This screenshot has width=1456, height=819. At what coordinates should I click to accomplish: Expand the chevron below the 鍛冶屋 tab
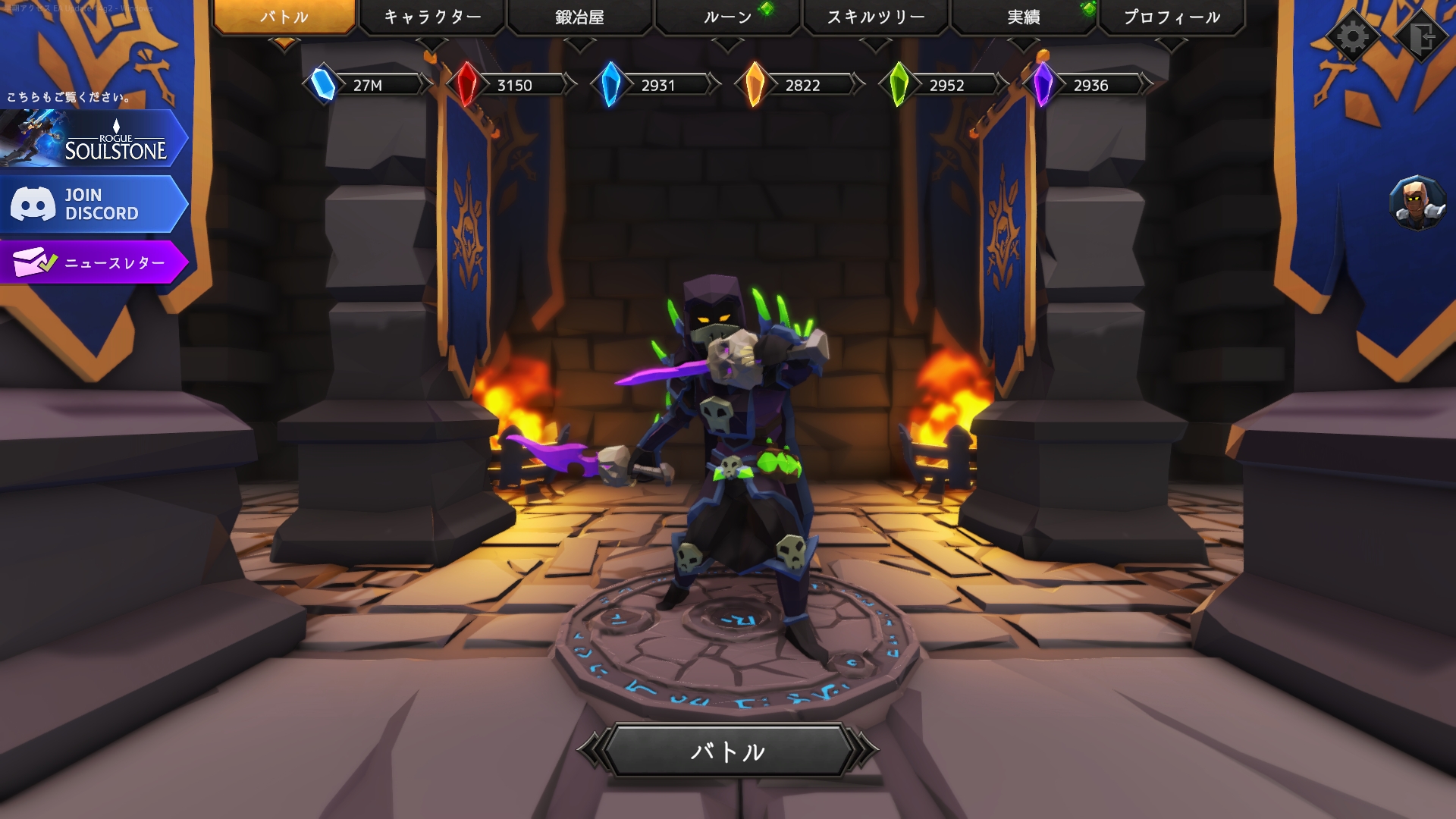coord(581,42)
